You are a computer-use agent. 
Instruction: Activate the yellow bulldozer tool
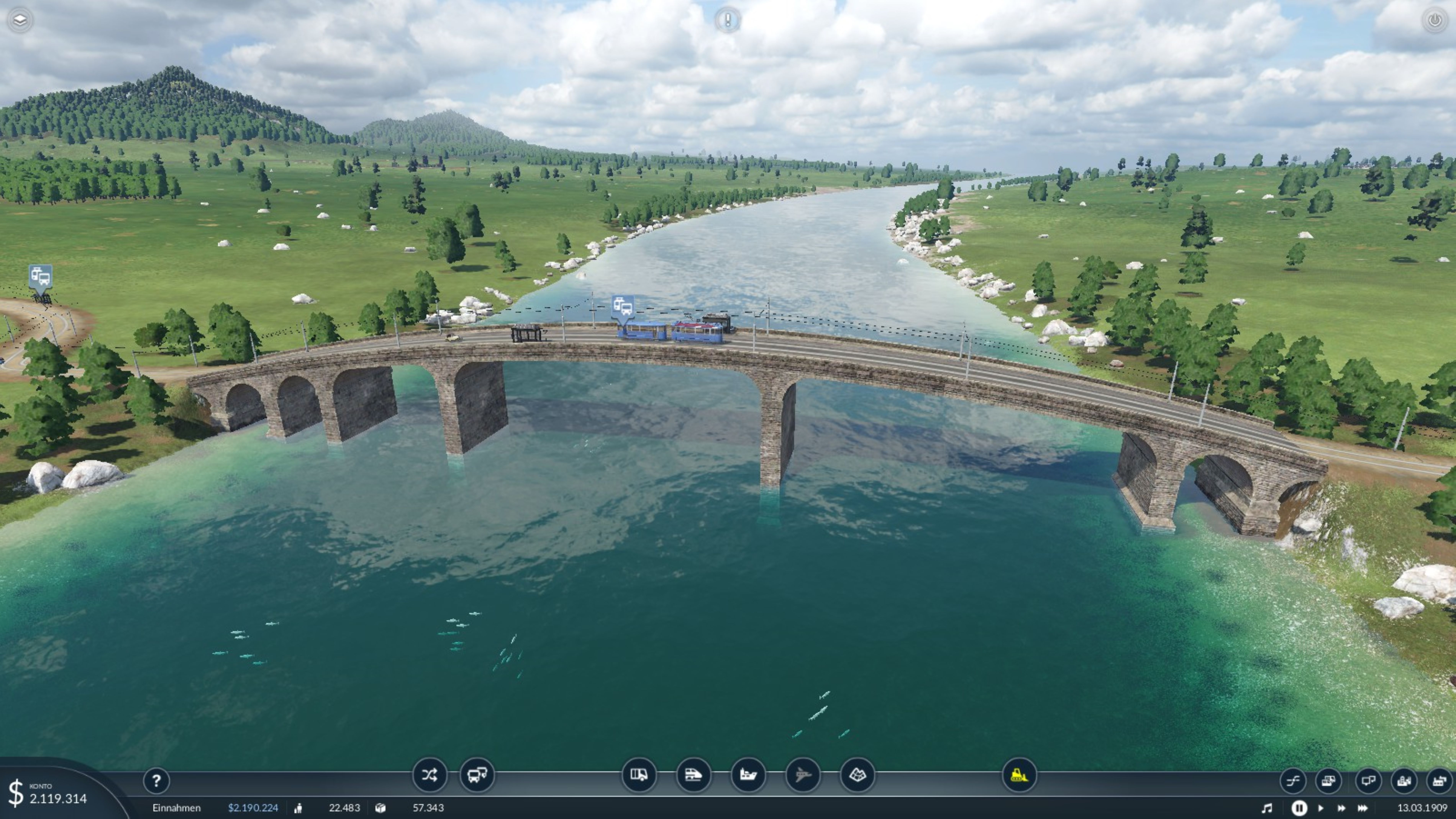click(1019, 775)
